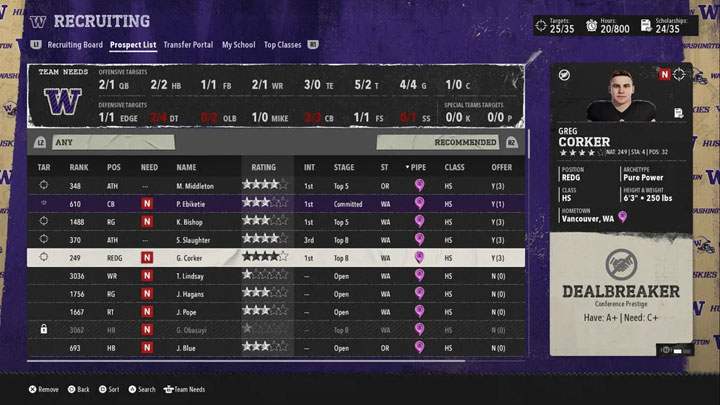Choose committed prospect P. Ebiketie
Image resolution: width=720 pixels, height=405 pixels.
[194, 203]
